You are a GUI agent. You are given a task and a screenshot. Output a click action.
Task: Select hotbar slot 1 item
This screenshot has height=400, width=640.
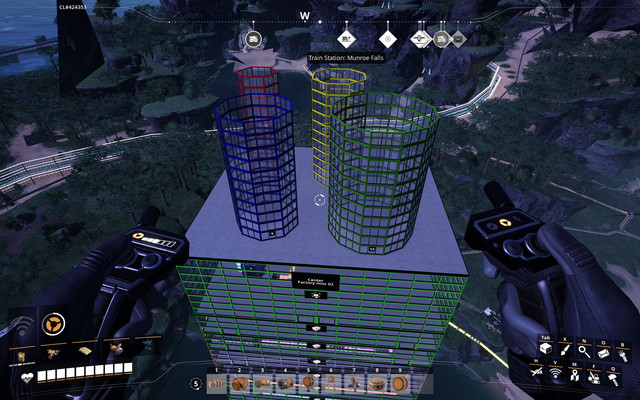[x=216, y=383]
